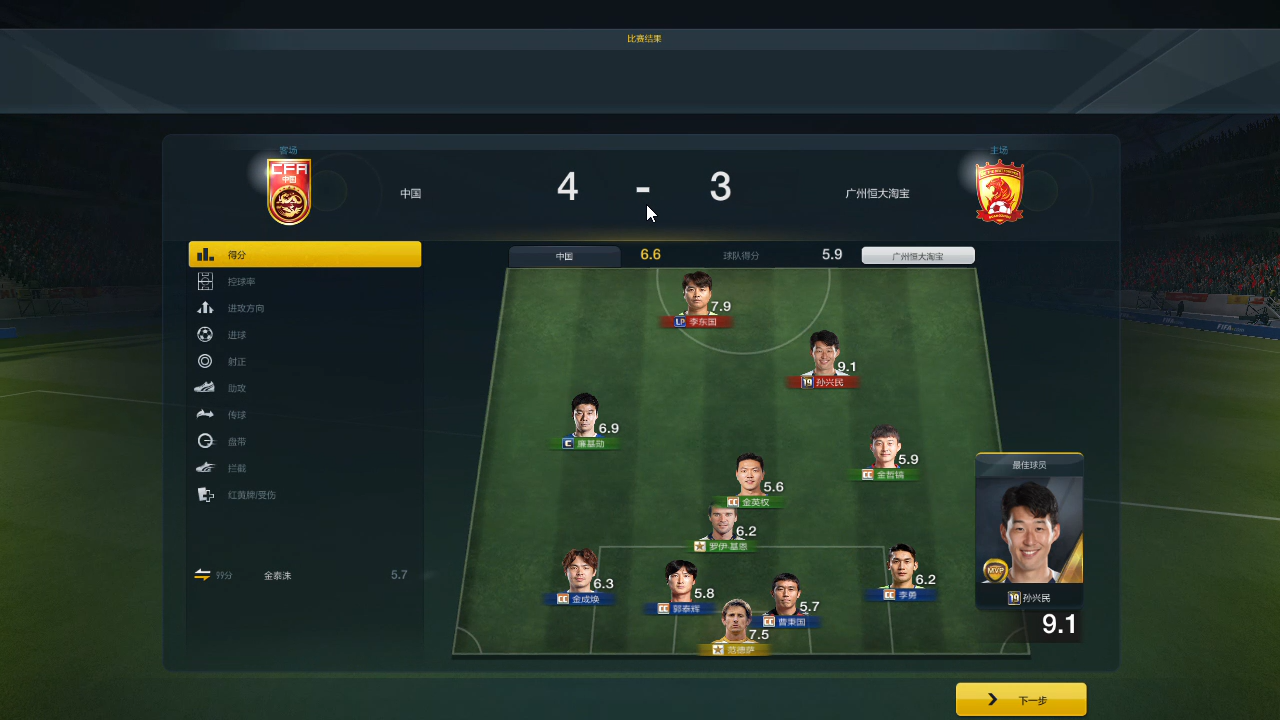
Task: Open the 进球 goals entry
Action: (x=304, y=335)
